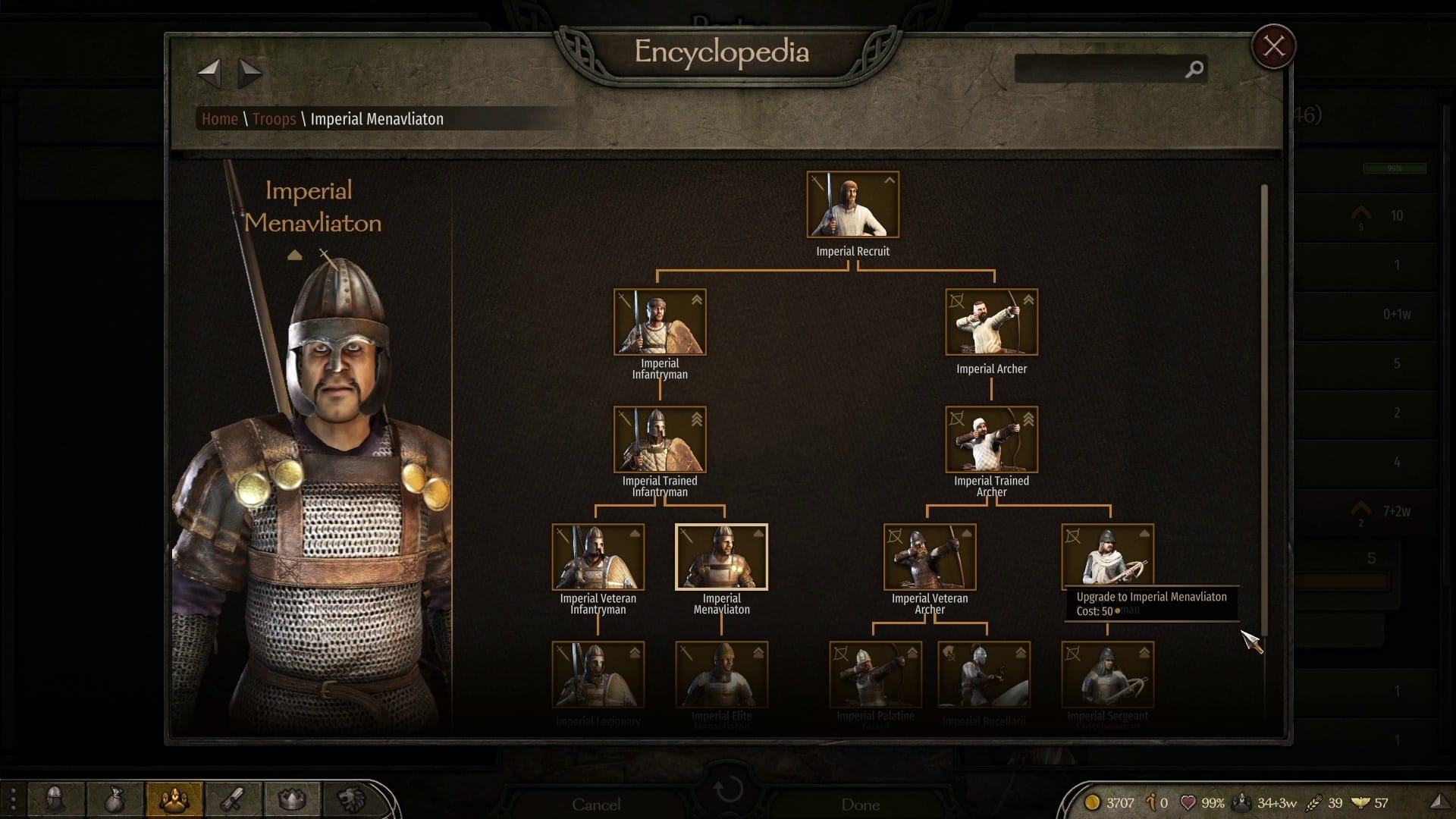Viewport: 1456px width, 819px height.
Task: Open the Imperial Archer troop entry
Action: point(991,322)
